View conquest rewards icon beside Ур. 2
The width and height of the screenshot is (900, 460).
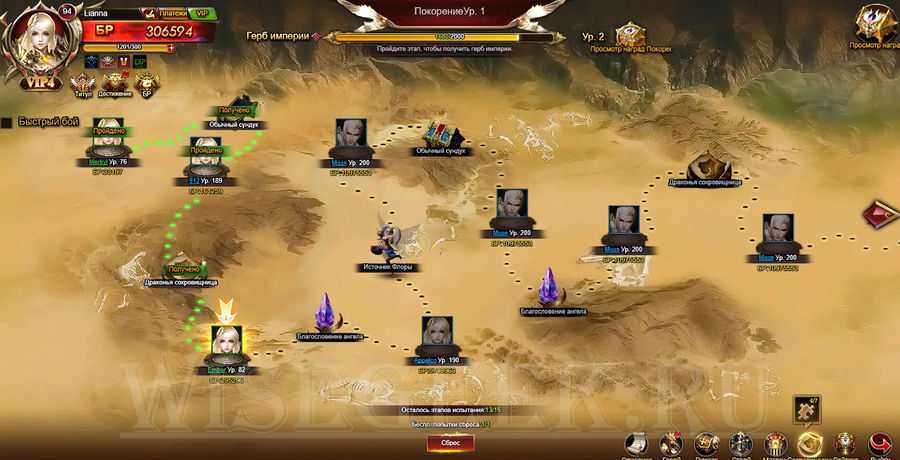point(630,36)
